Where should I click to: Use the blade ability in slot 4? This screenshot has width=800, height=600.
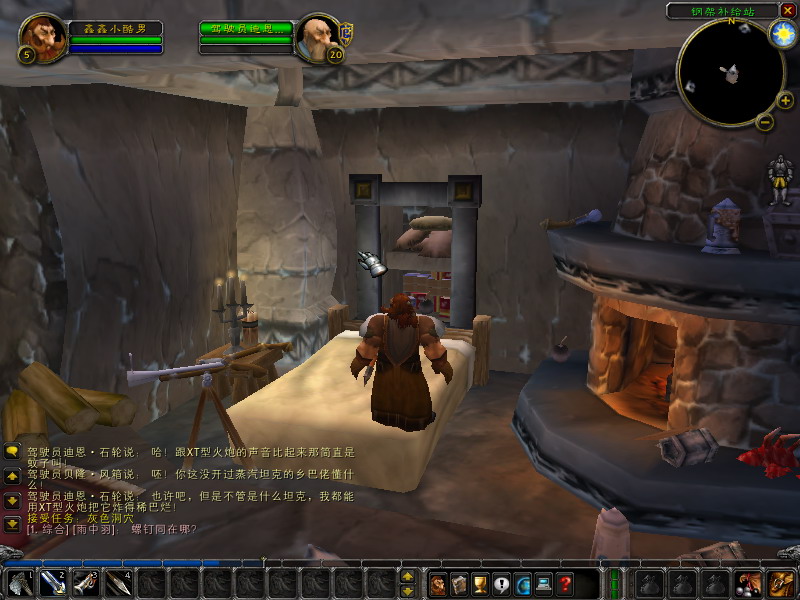click(119, 582)
